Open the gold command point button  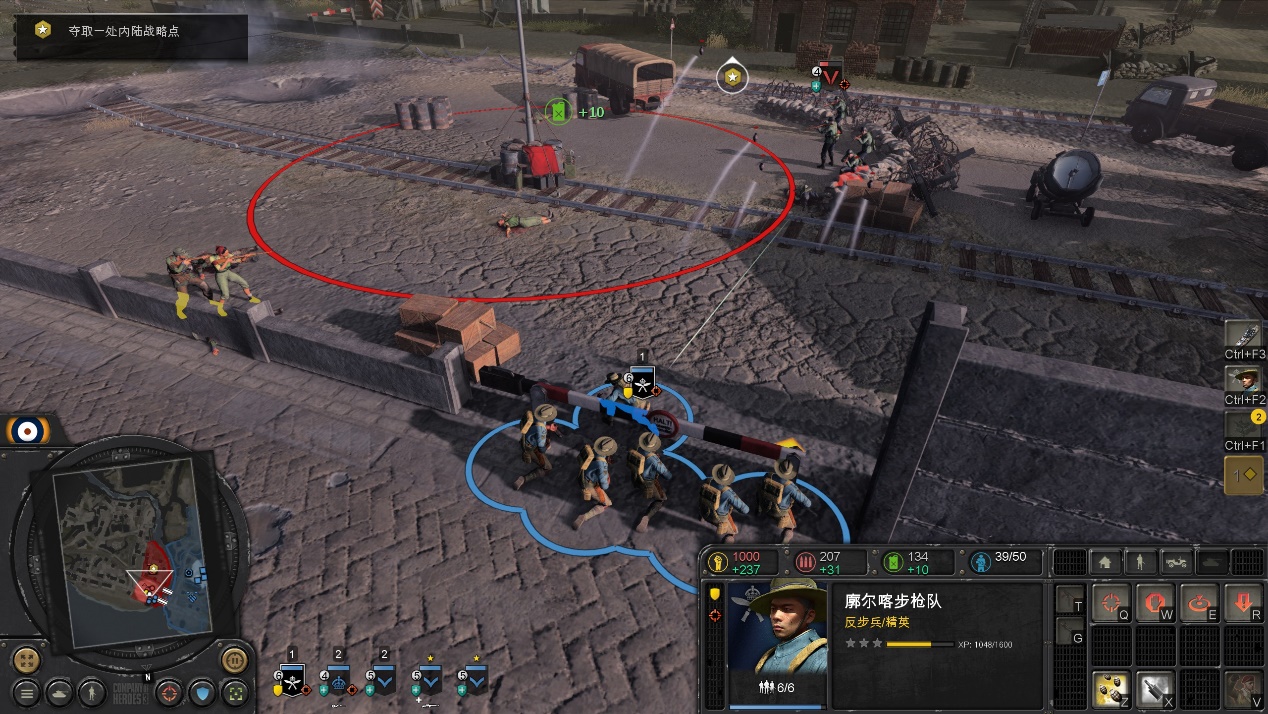point(1243,475)
